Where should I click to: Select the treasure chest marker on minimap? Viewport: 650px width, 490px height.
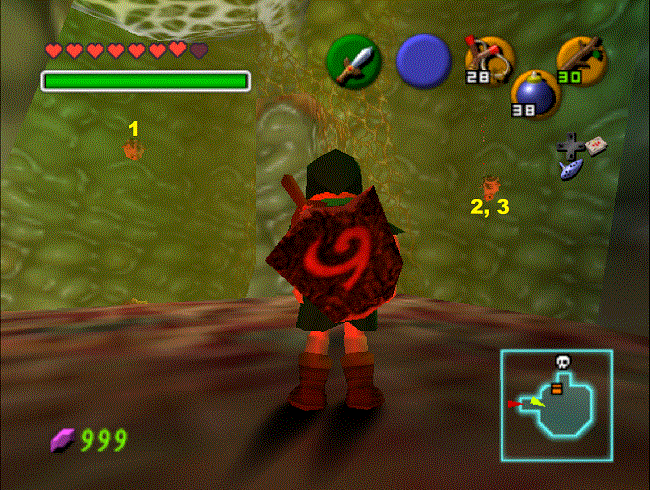[x=557, y=389]
